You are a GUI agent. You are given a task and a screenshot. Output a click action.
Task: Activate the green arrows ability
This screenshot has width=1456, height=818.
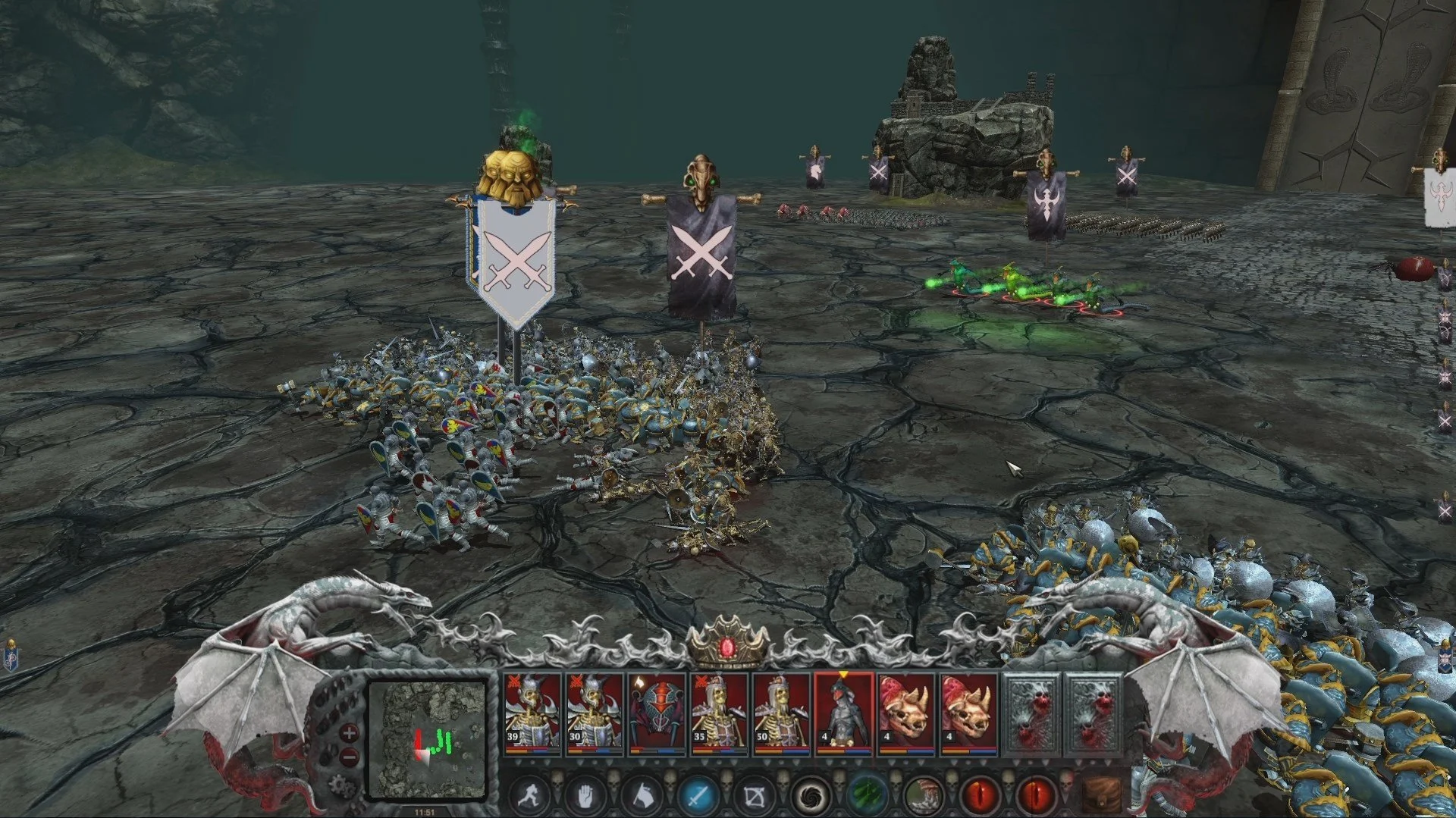pyautogui.click(x=867, y=796)
